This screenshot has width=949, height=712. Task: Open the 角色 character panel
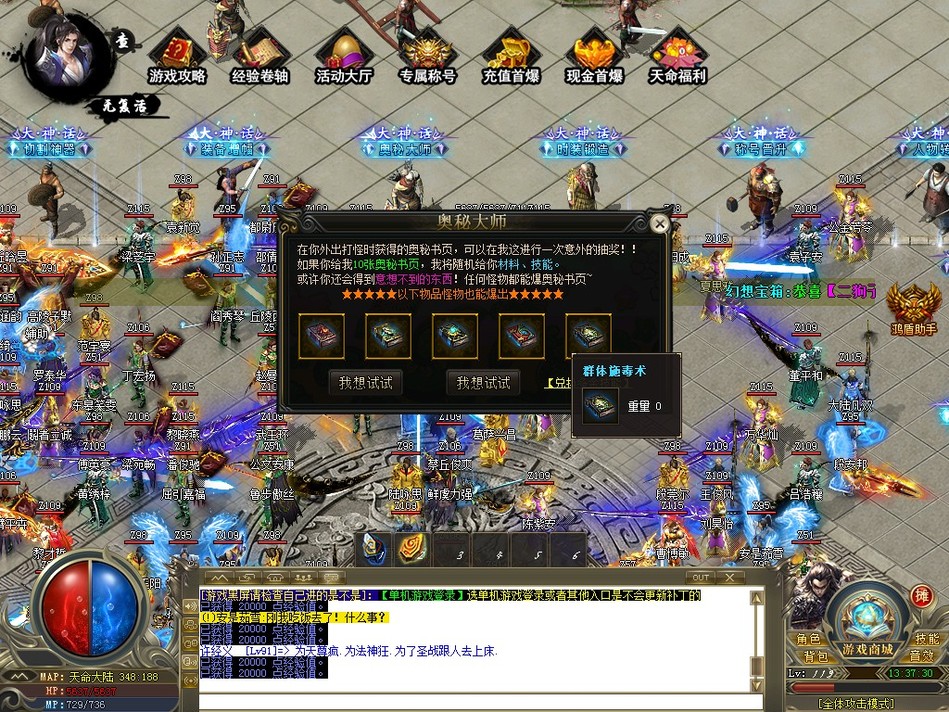point(808,639)
